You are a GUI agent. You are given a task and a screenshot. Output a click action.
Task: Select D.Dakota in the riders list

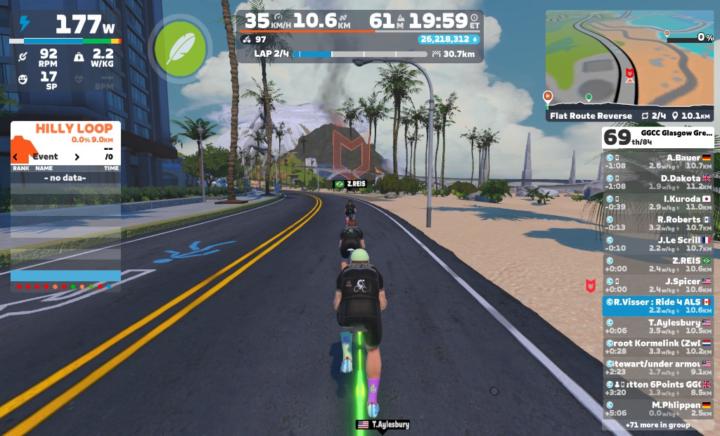point(658,182)
